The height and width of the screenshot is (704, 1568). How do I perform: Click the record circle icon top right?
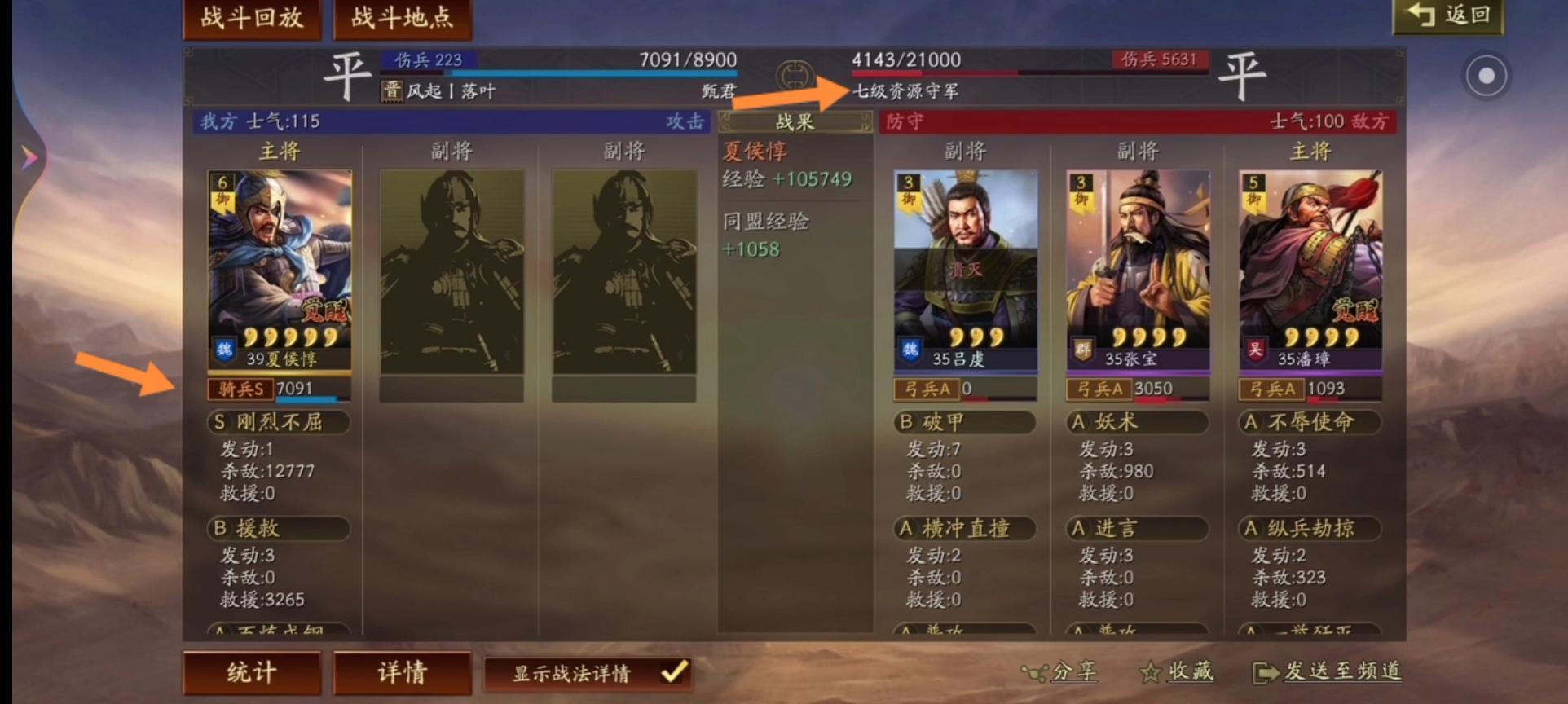click(1486, 73)
